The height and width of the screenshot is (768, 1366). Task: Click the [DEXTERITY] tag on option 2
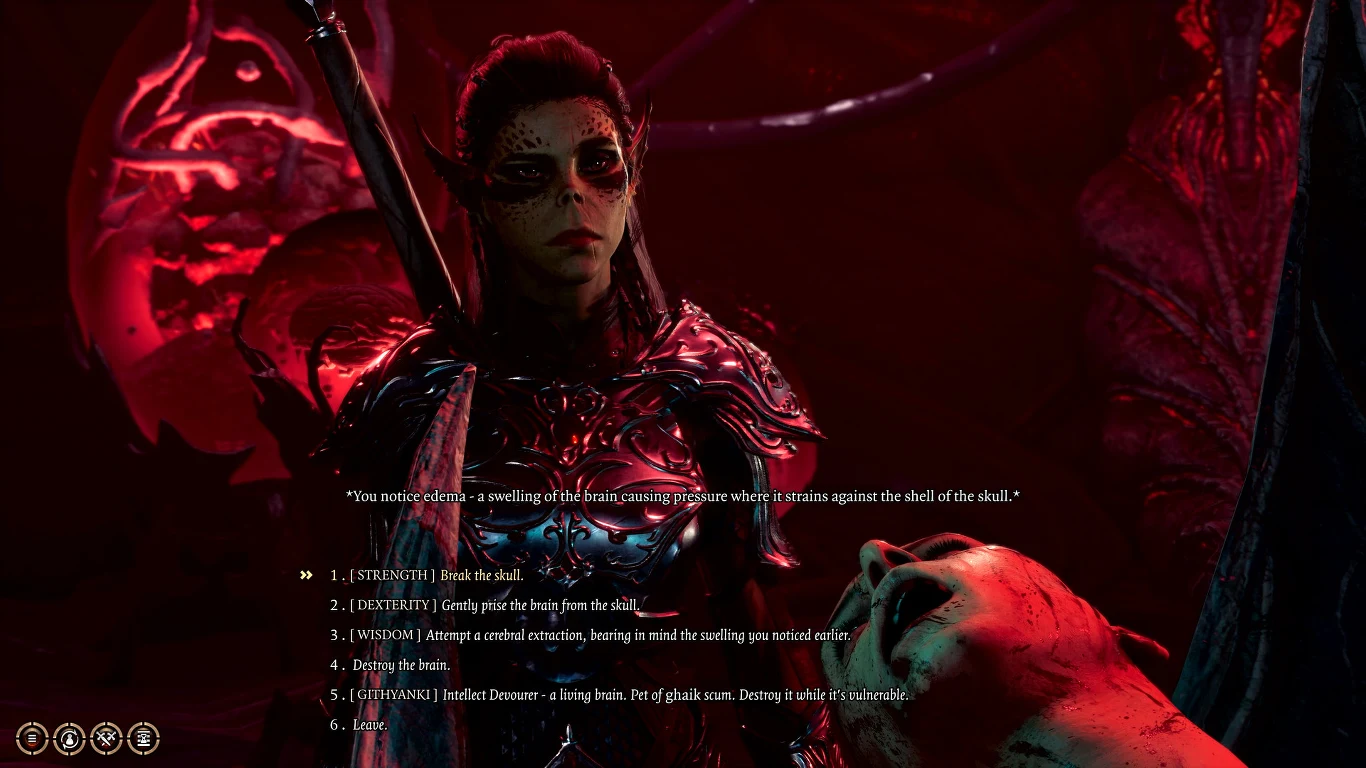394,605
